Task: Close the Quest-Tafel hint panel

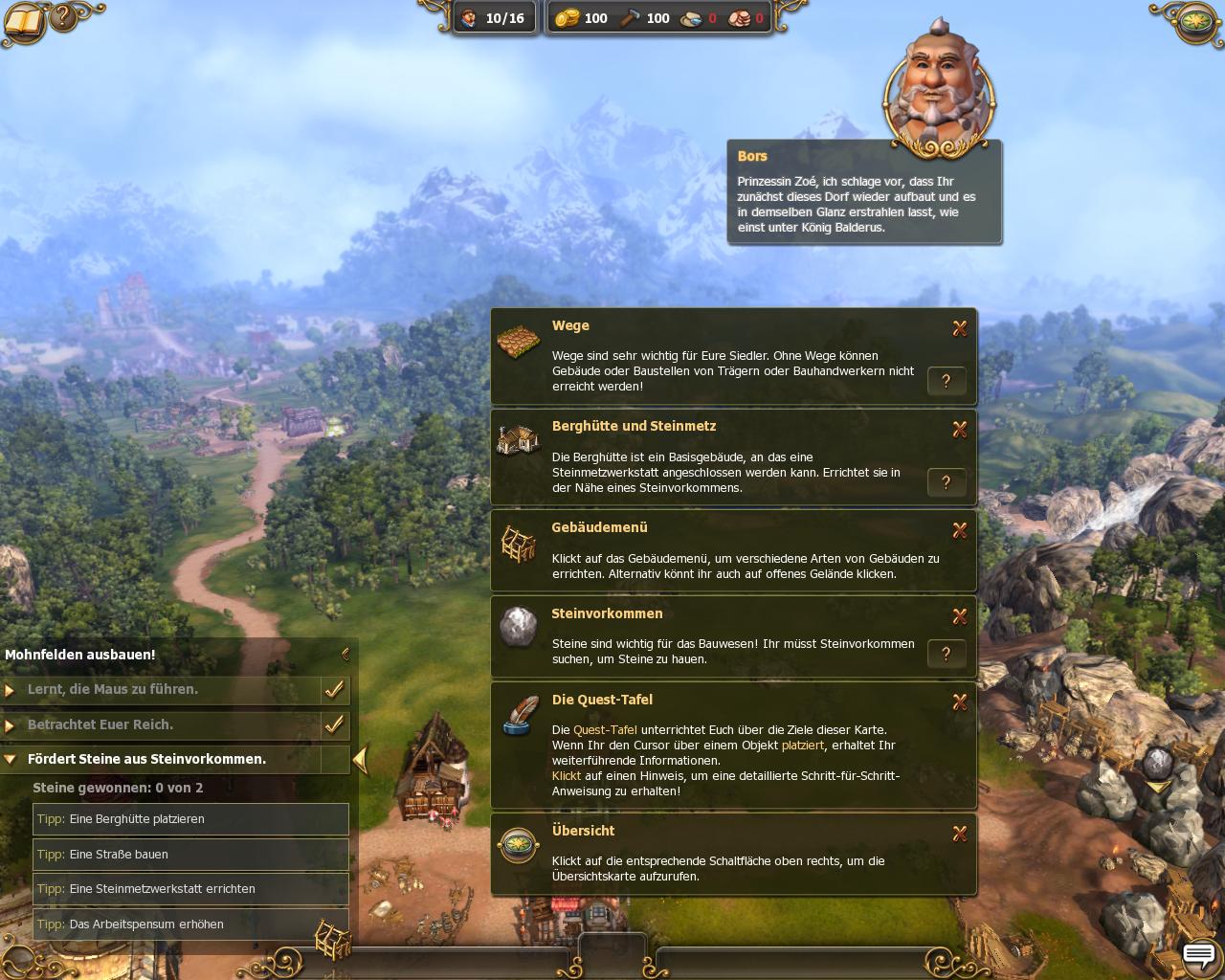Action: 960,702
